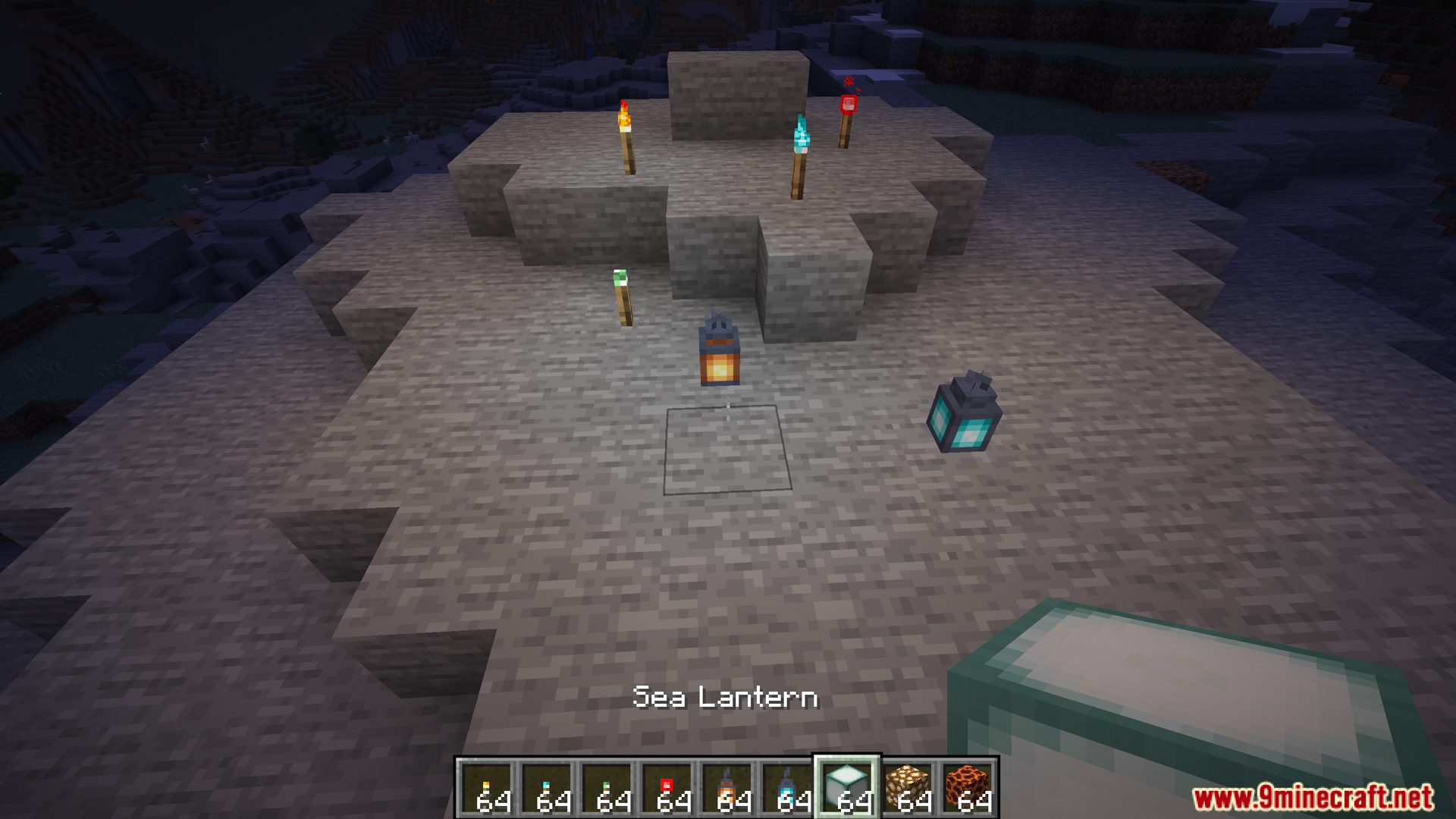Click the highlighted block outline at the crosshair

[x=726, y=451]
